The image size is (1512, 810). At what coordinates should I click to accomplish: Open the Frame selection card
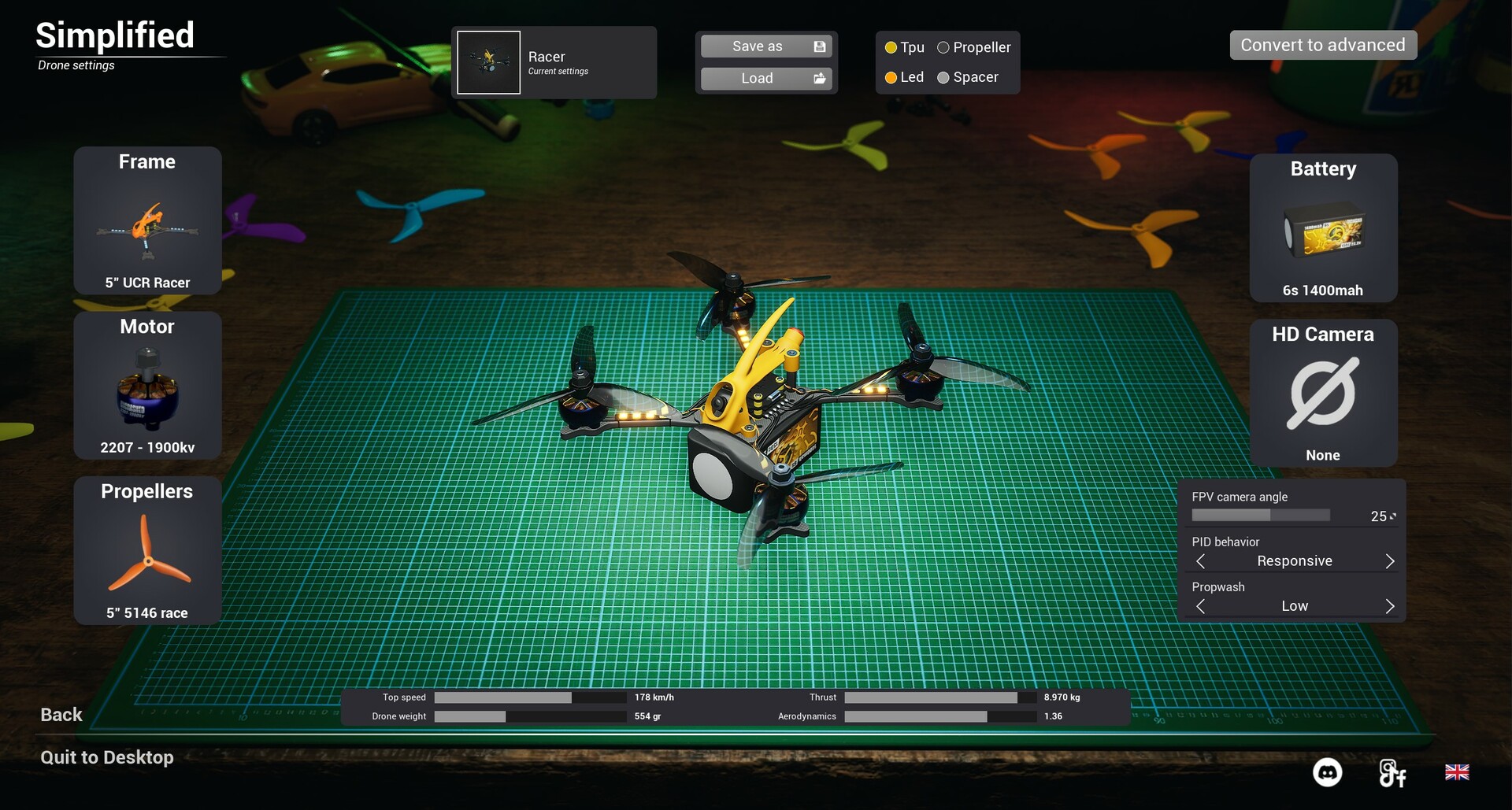(147, 220)
